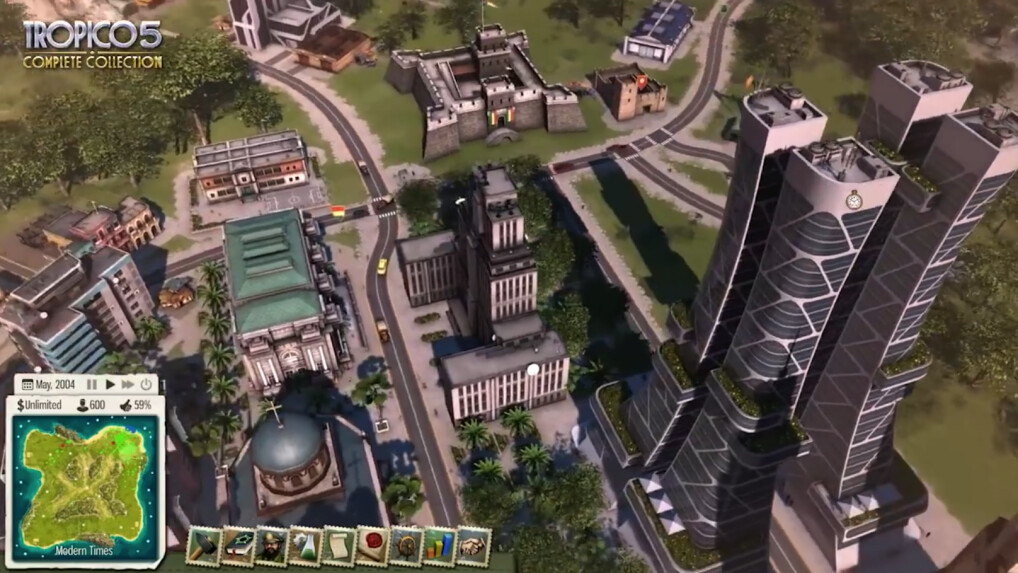Open the power button game menu

click(x=146, y=384)
